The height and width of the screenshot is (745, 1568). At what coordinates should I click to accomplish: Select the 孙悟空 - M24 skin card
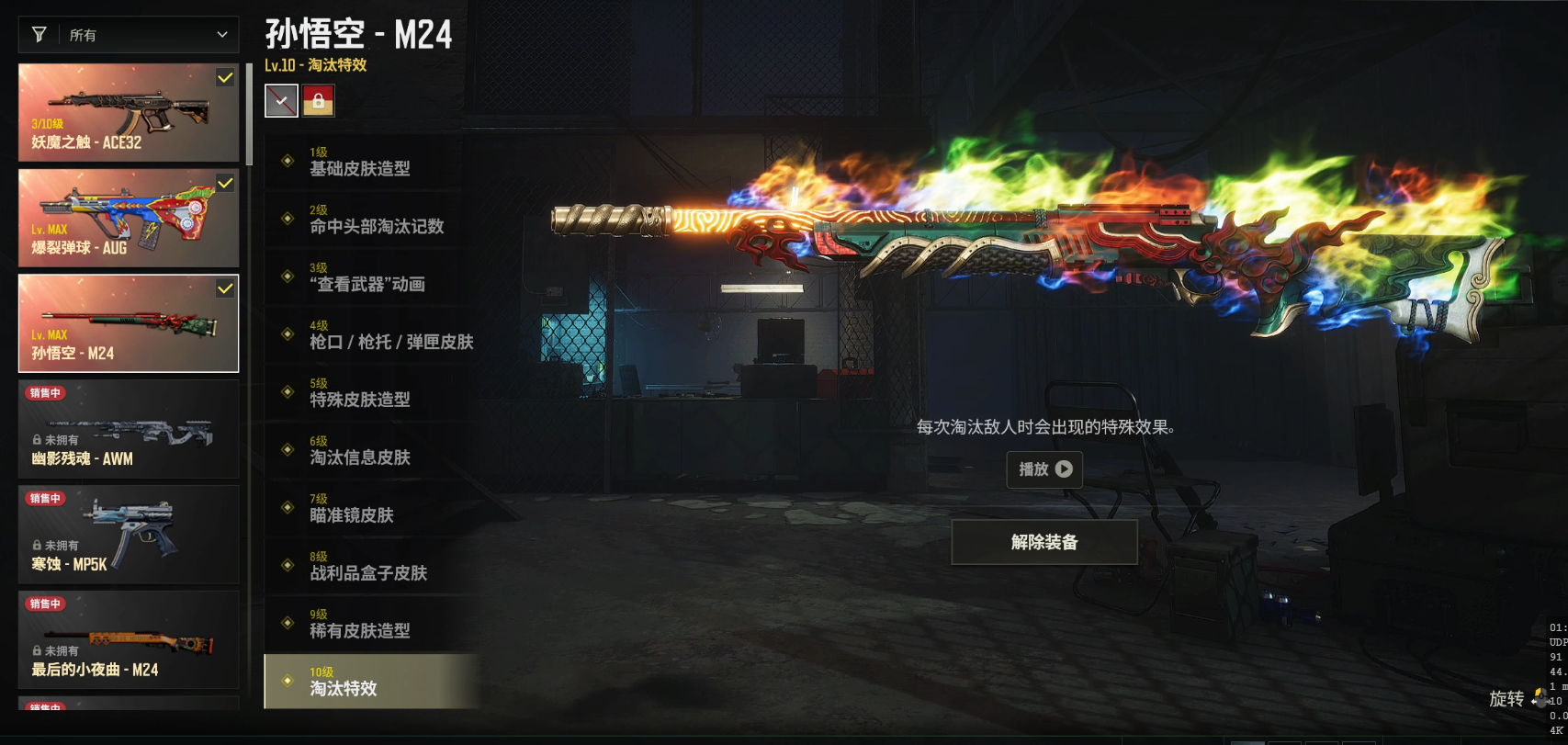(129, 324)
